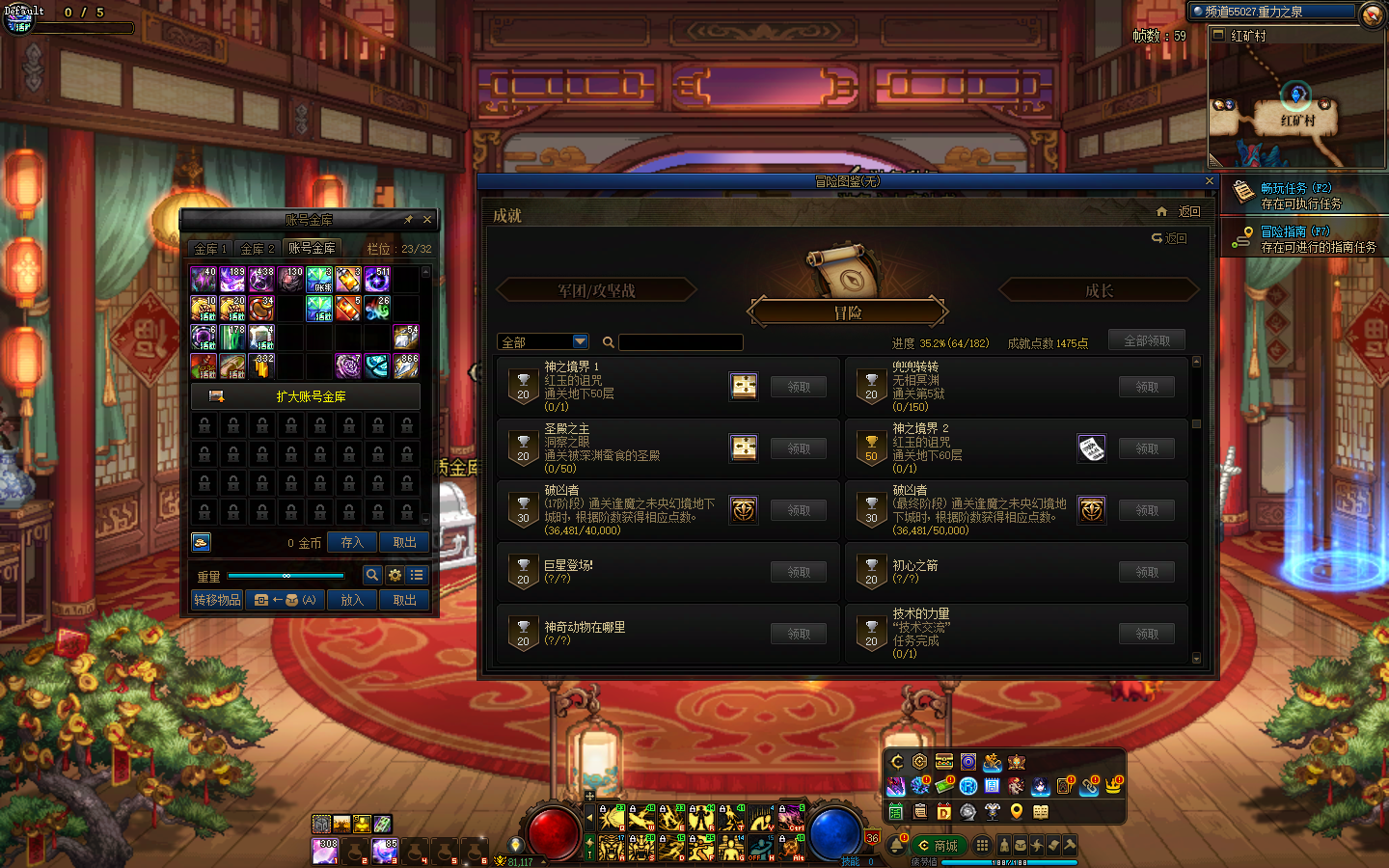This screenshot has width=1389, height=868.
Task: Open the 商城 shop button
Action: pos(939,846)
